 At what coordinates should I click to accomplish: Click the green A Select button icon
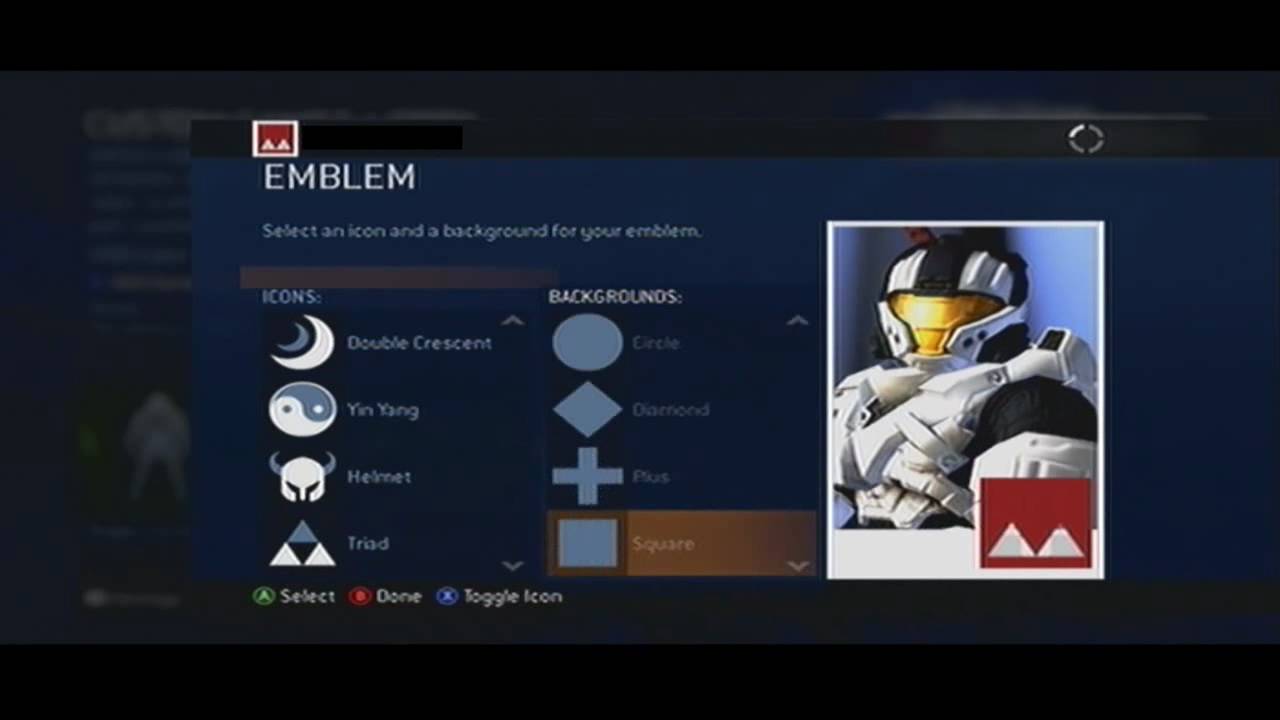click(x=264, y=596)
